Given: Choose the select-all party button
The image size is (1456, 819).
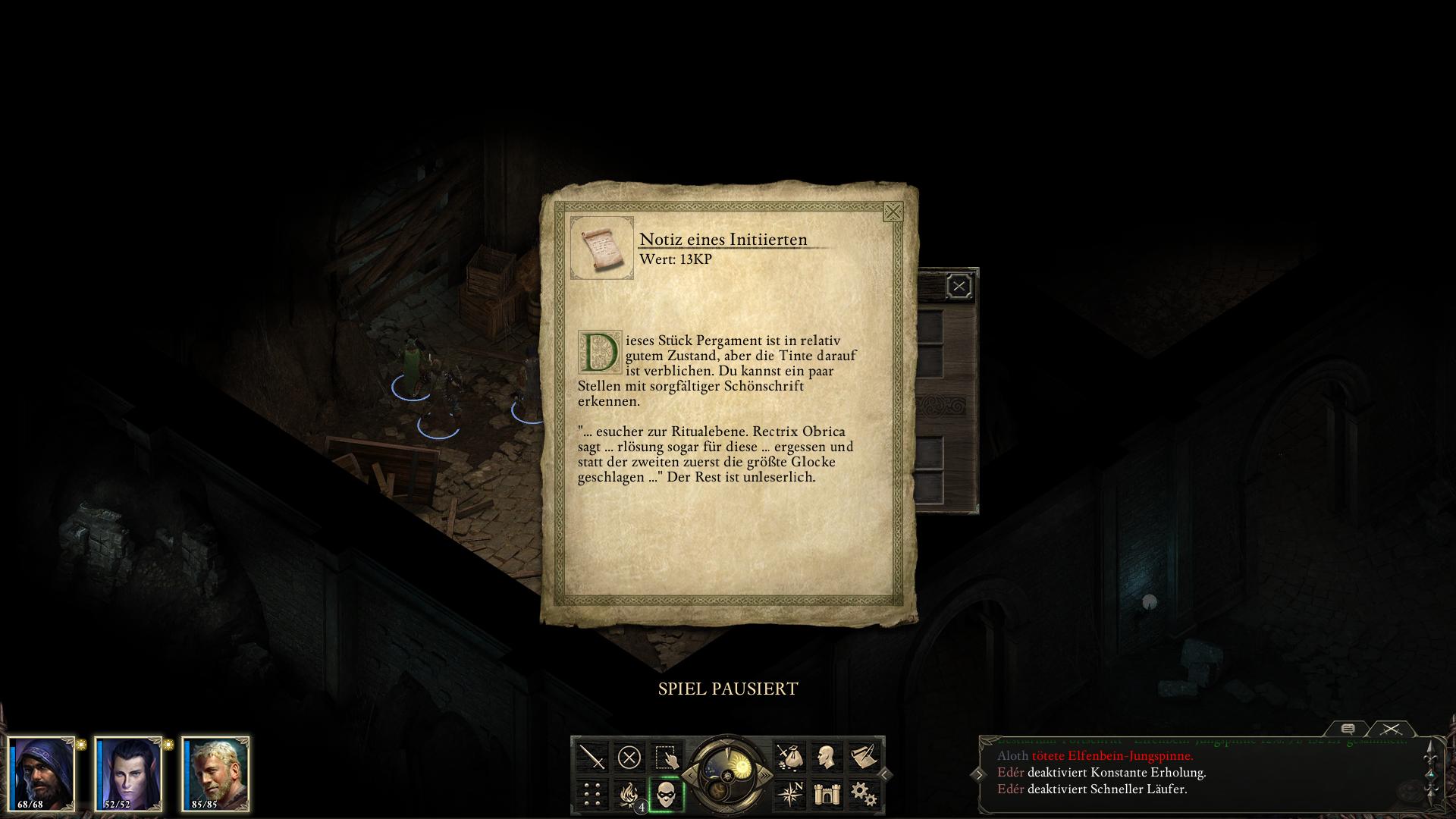Looking at the screenshot, I should [x=666, y=757].
